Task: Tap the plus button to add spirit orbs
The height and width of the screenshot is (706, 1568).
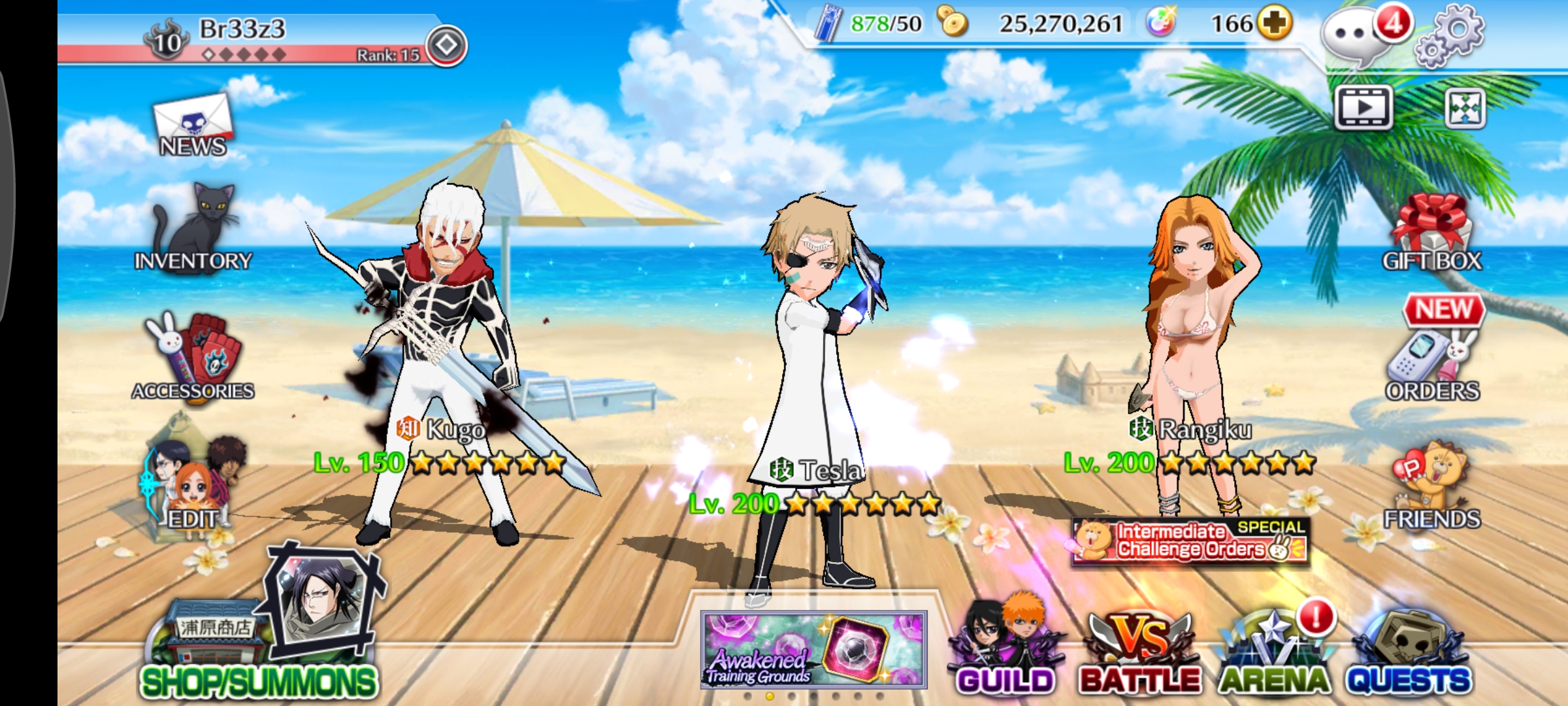Action: click(x=1274, y=24)
